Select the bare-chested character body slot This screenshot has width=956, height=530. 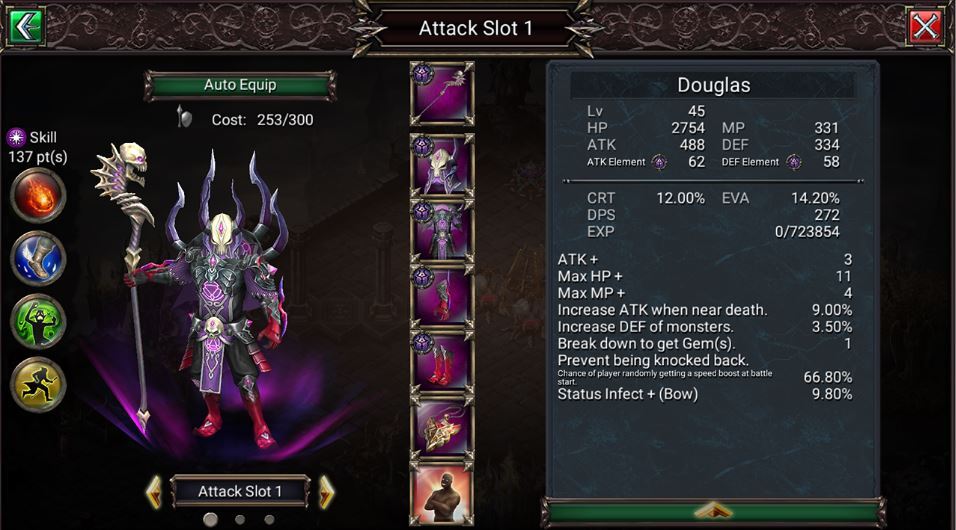click(442, 495)
